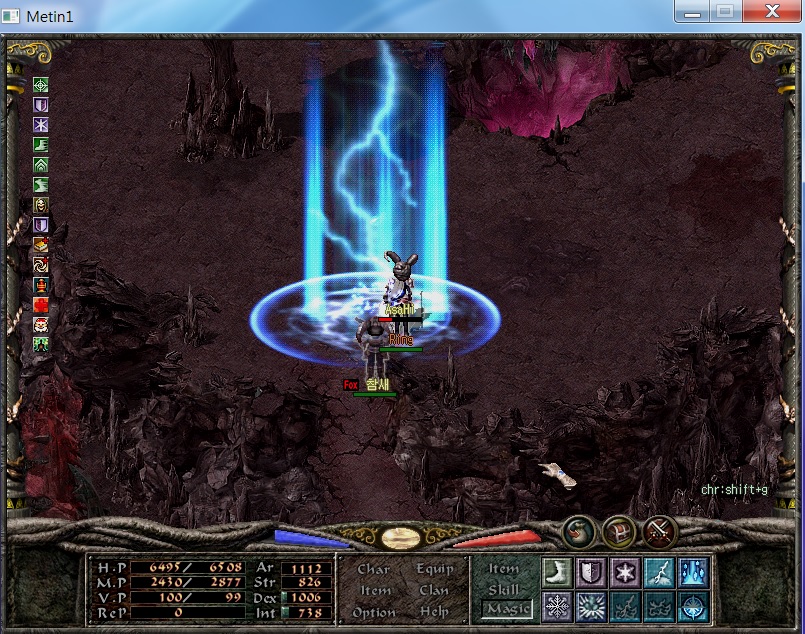
Task: Select the Magic quickbar tab
Action: point(507,609)
